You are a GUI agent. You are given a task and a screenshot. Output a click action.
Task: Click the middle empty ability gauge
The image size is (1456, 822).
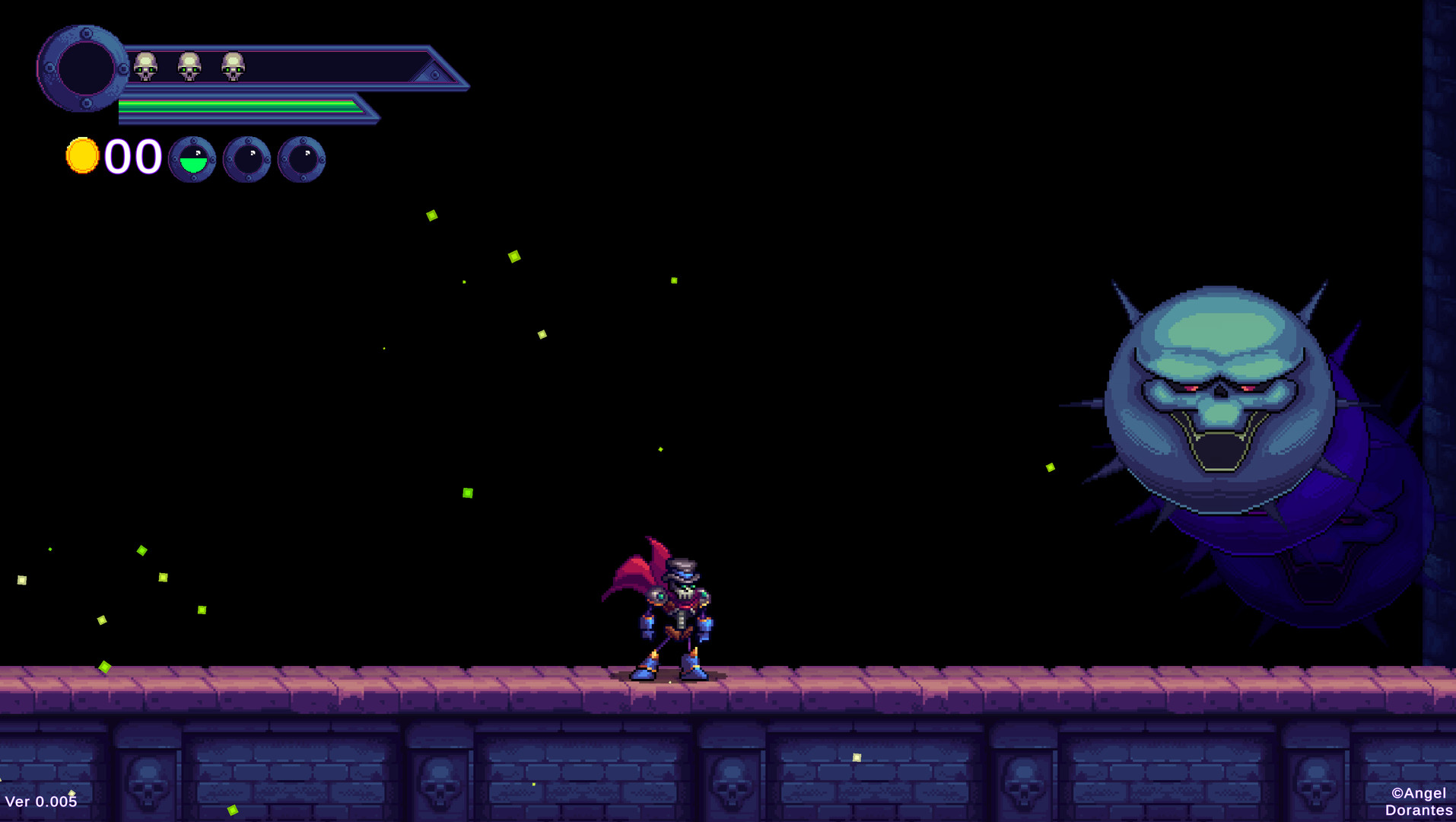(x=247, y=158)
